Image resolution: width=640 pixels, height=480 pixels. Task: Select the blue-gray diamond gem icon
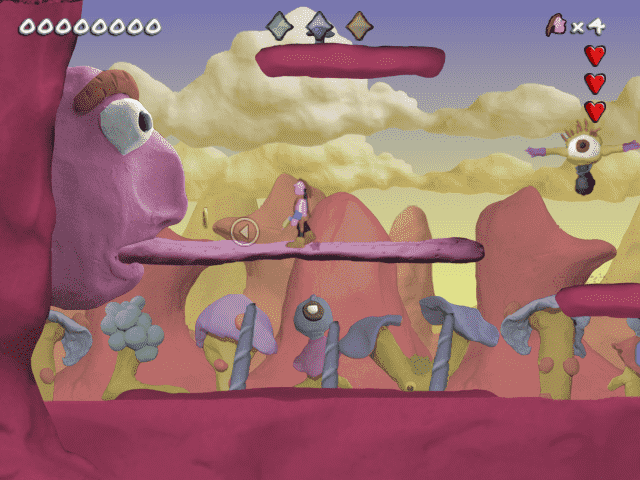[x=319, y=25]
